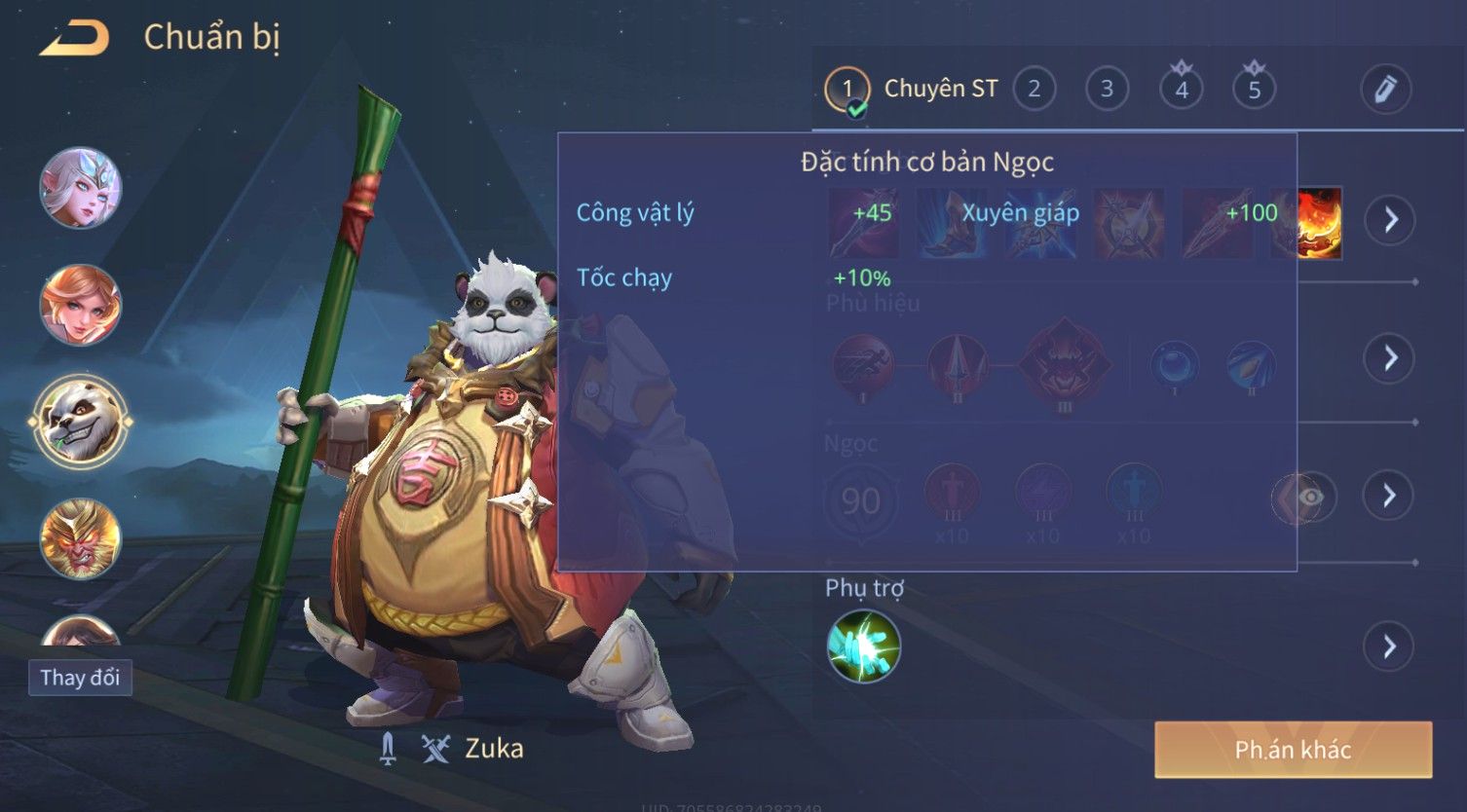Switch to loadout preset 5
1467x812 pixels.
(1255, 90)
